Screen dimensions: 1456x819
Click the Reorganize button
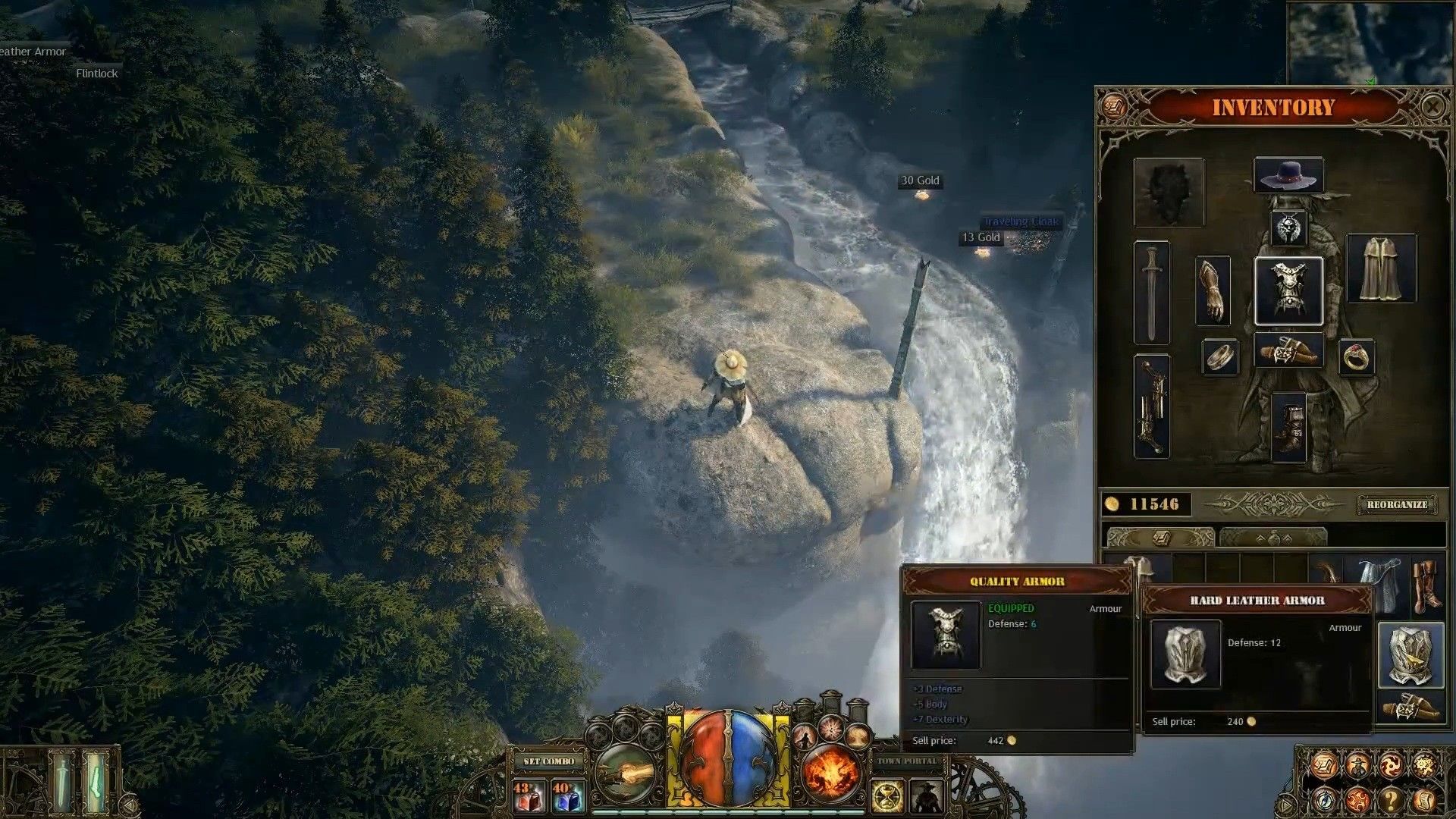pos(1397,504)
